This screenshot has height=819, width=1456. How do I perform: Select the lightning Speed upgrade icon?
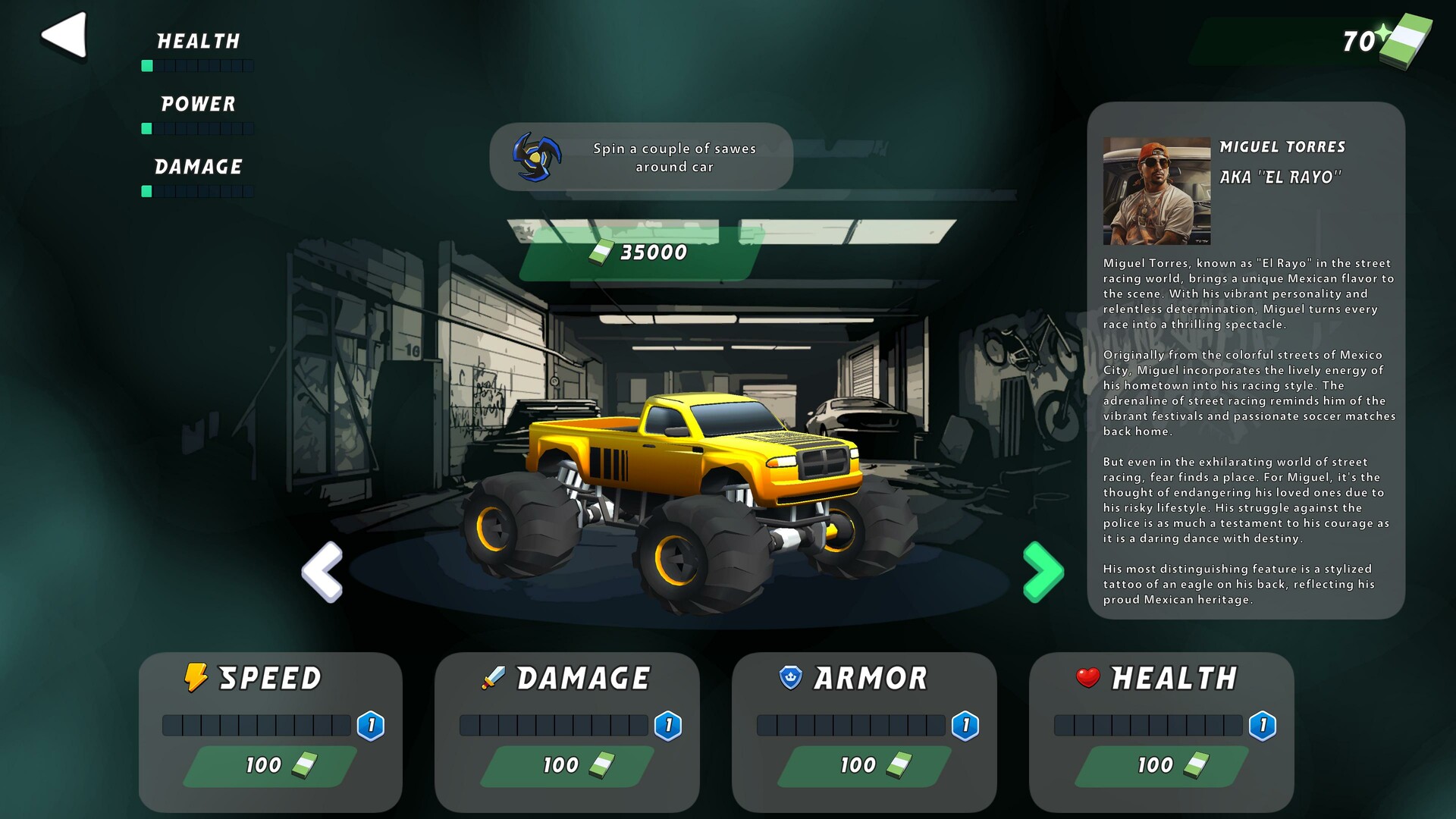tap(196, 677)
